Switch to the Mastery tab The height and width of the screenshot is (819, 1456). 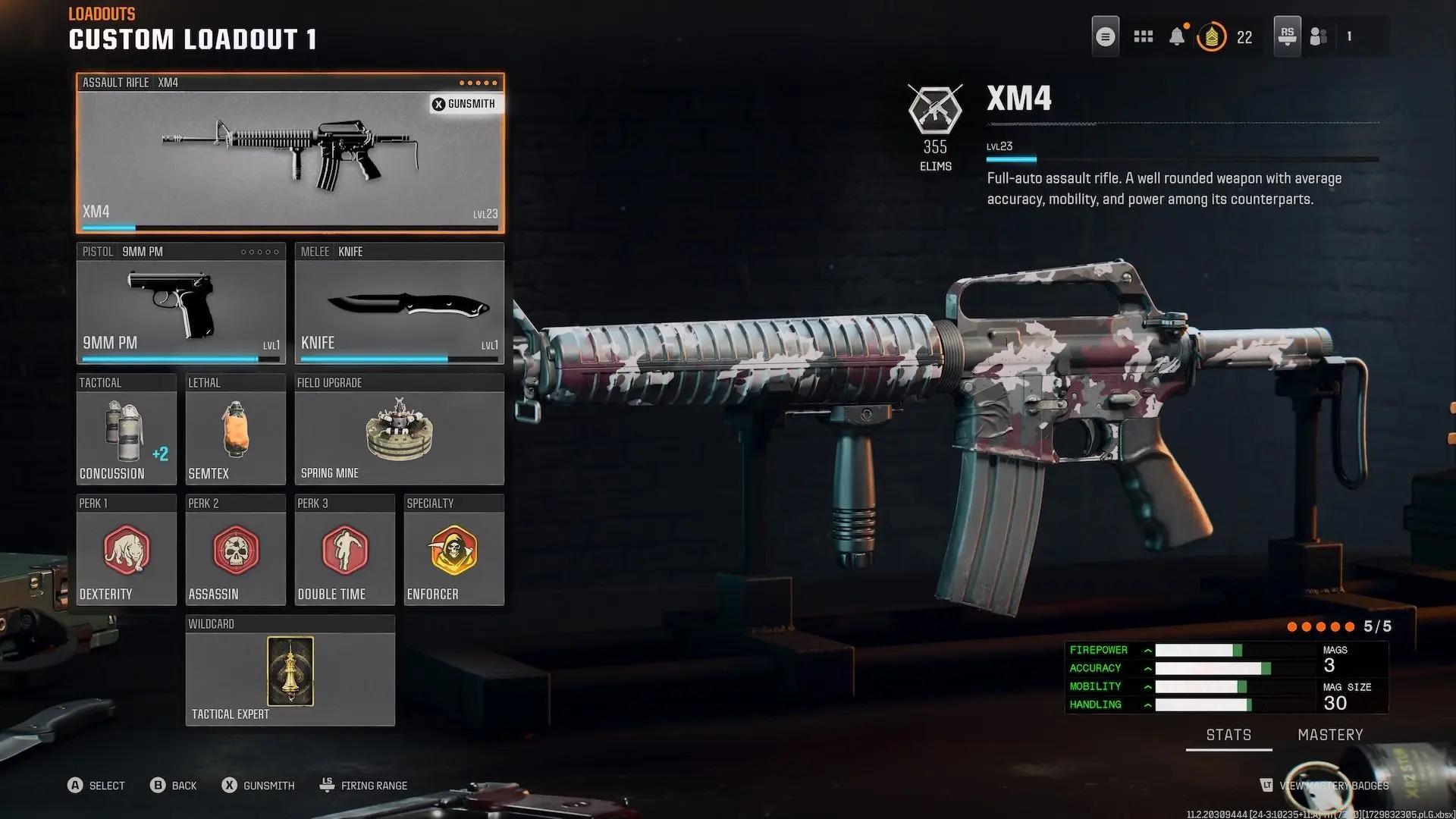[1330, 734]
